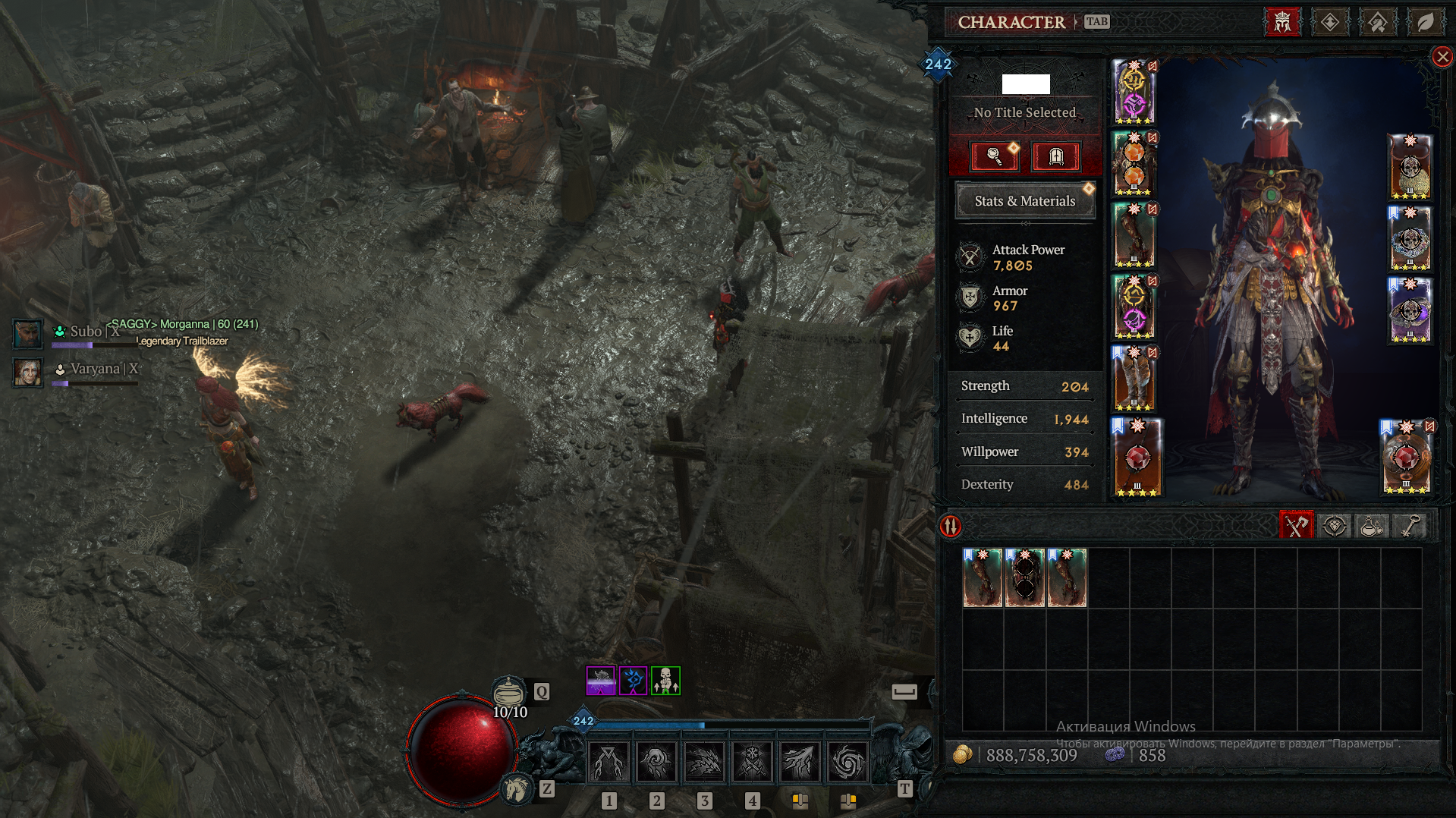Image resolution: width=1456 pixels, height=818 pixels.
Task: Show the consumables potion tab
Action: pyautogui.click(x=1372, y=526)
